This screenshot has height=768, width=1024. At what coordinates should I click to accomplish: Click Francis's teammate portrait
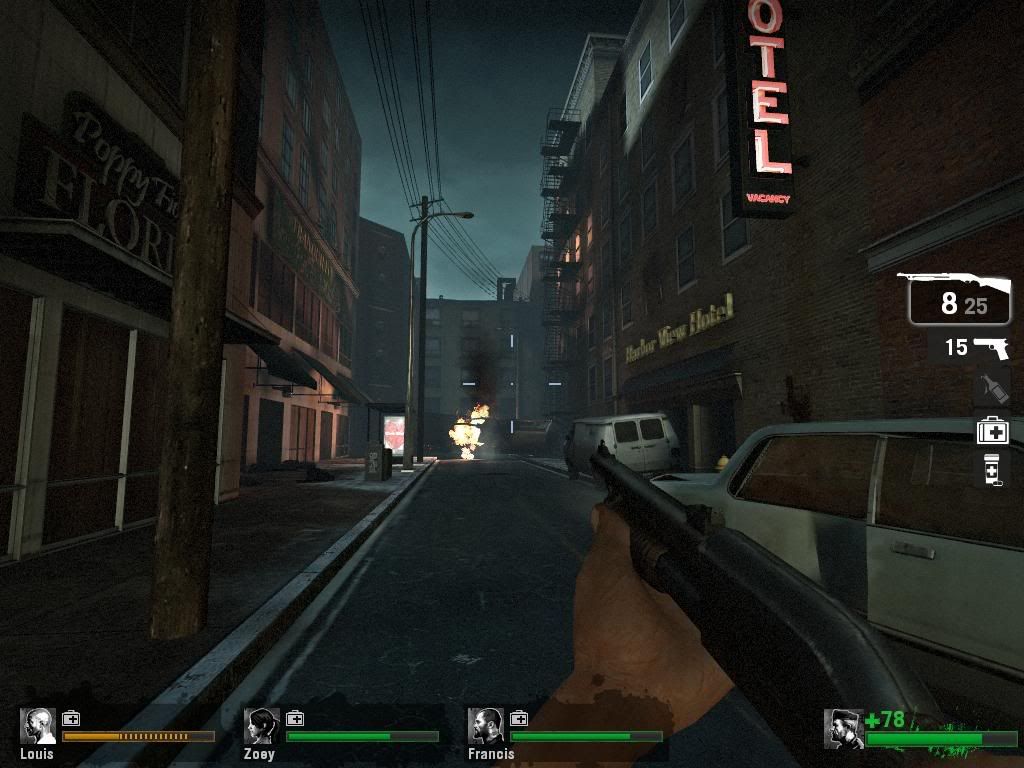click(487, 726)
